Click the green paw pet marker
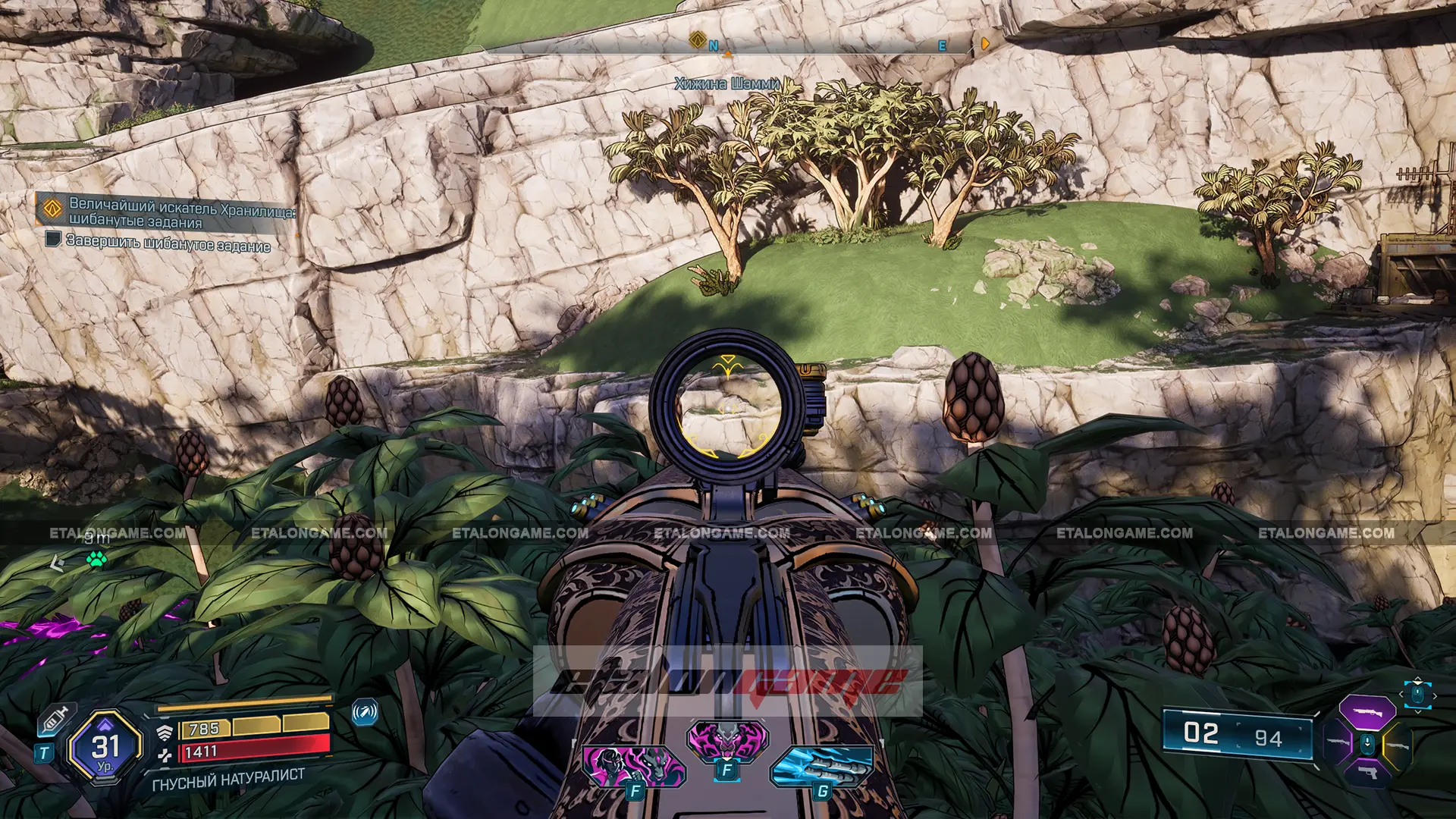Screen dimensions: 1456x819 96,560
